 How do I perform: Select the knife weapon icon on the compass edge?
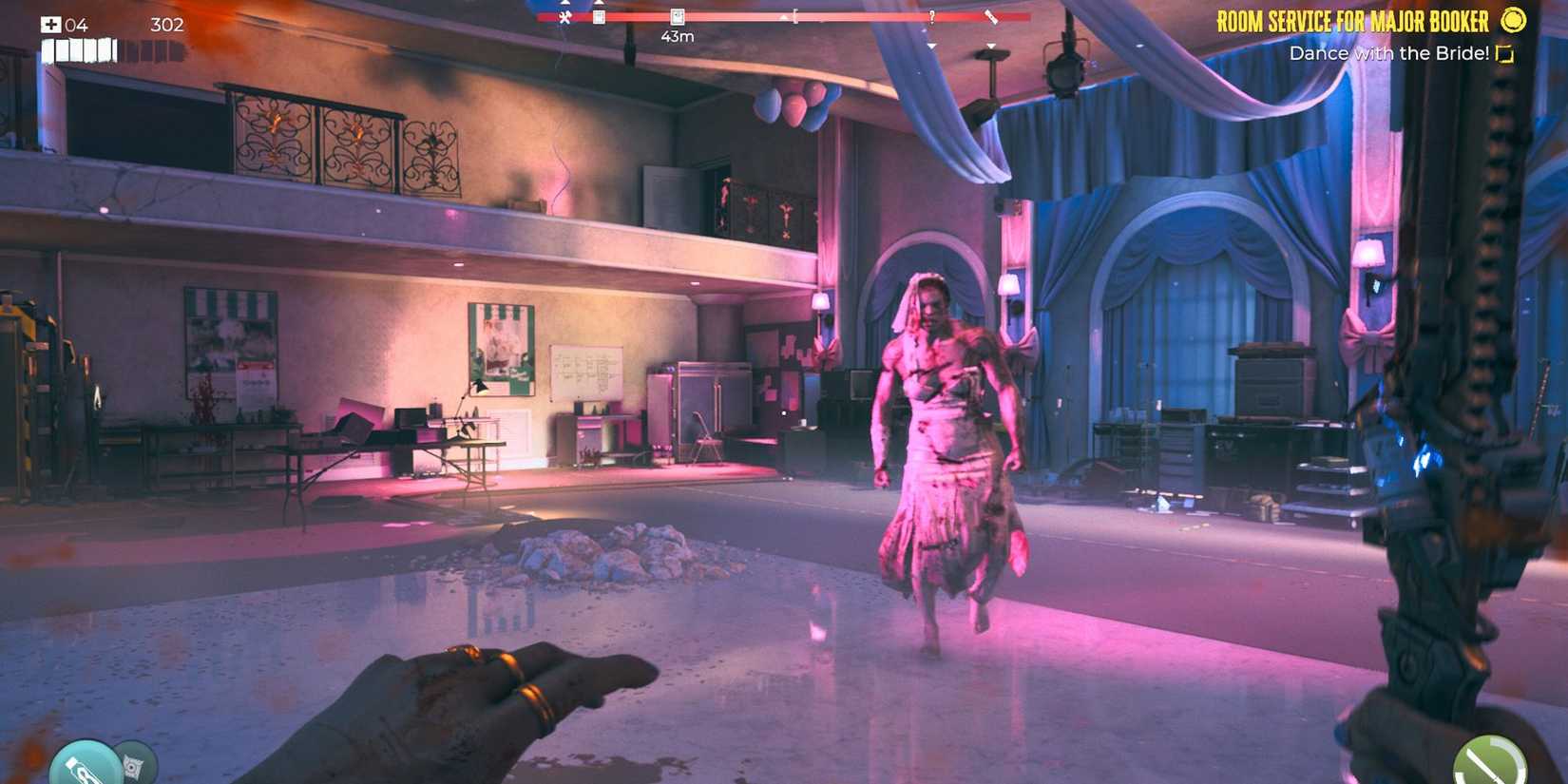(993, 17)
